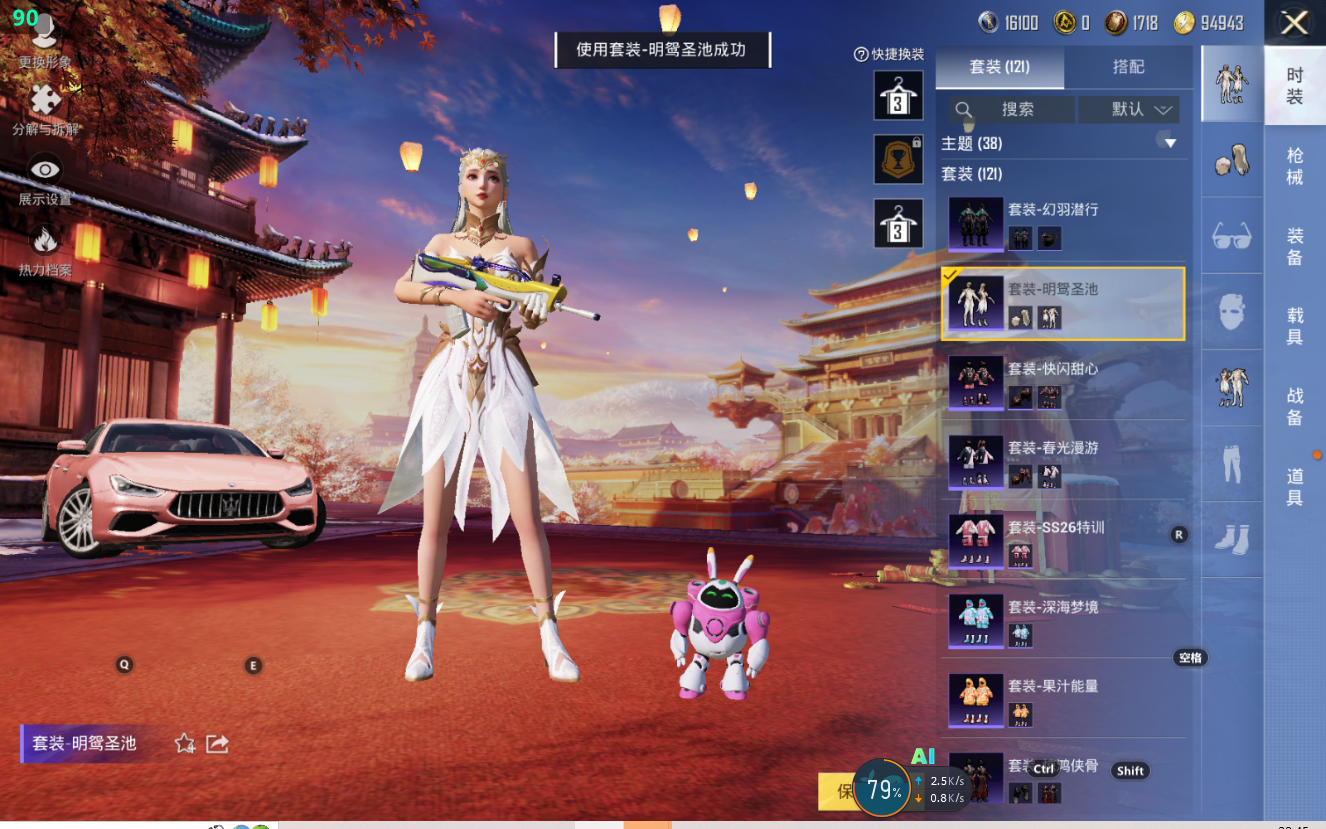
Task: Open the 道具 category
Action: pyautogui.click(x=1295, y=486)
